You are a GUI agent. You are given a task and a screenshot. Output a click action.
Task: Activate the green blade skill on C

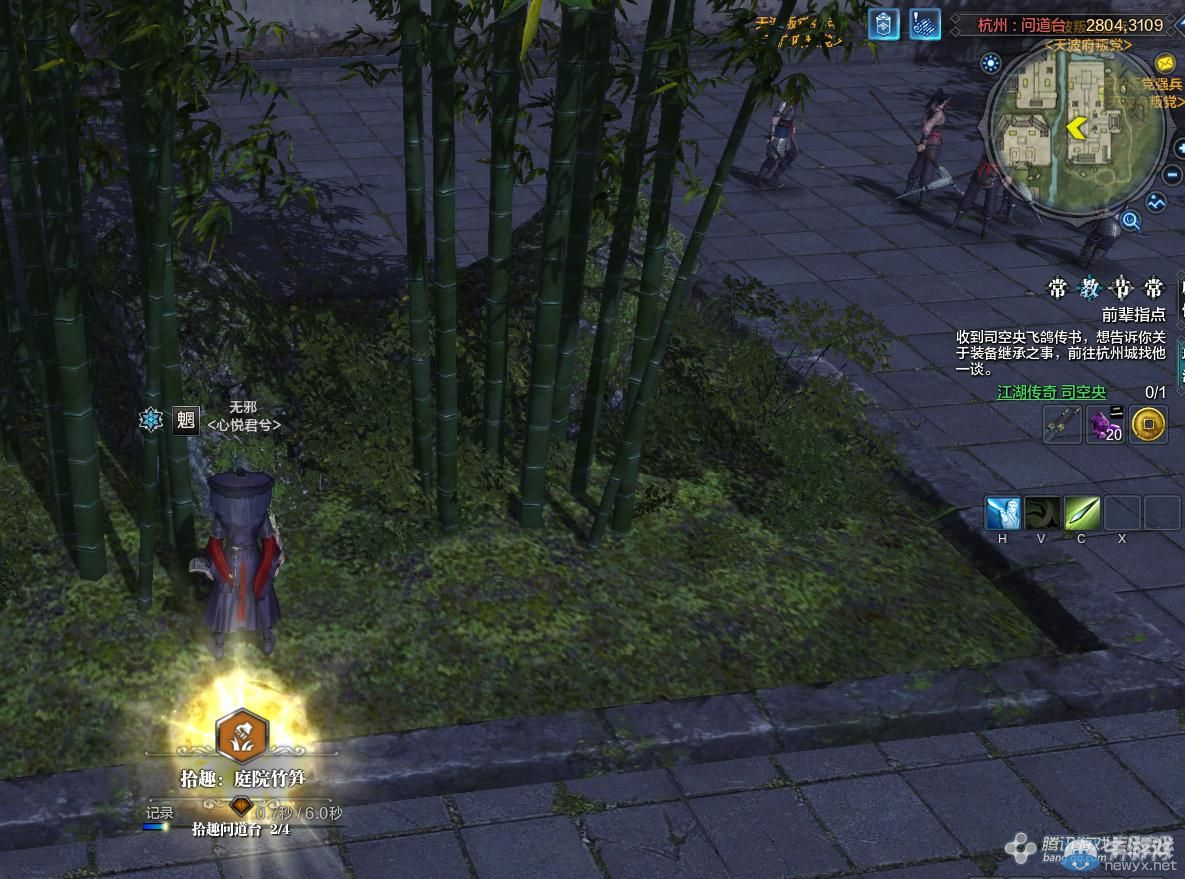pyautogui.click(x=1082, y=514)
